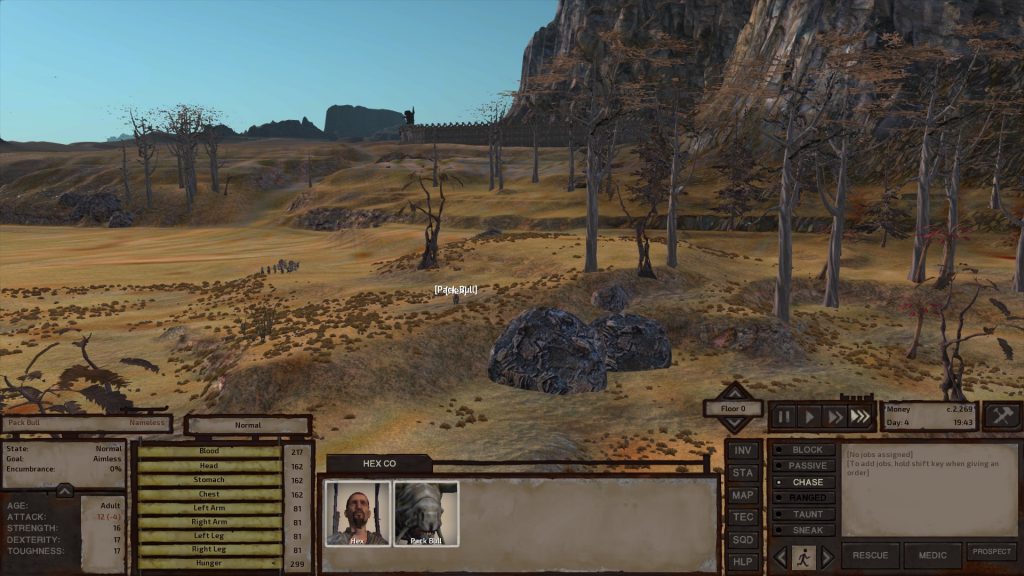Open the STA stats panel
1024x576 pixels.
click(742, 472)
